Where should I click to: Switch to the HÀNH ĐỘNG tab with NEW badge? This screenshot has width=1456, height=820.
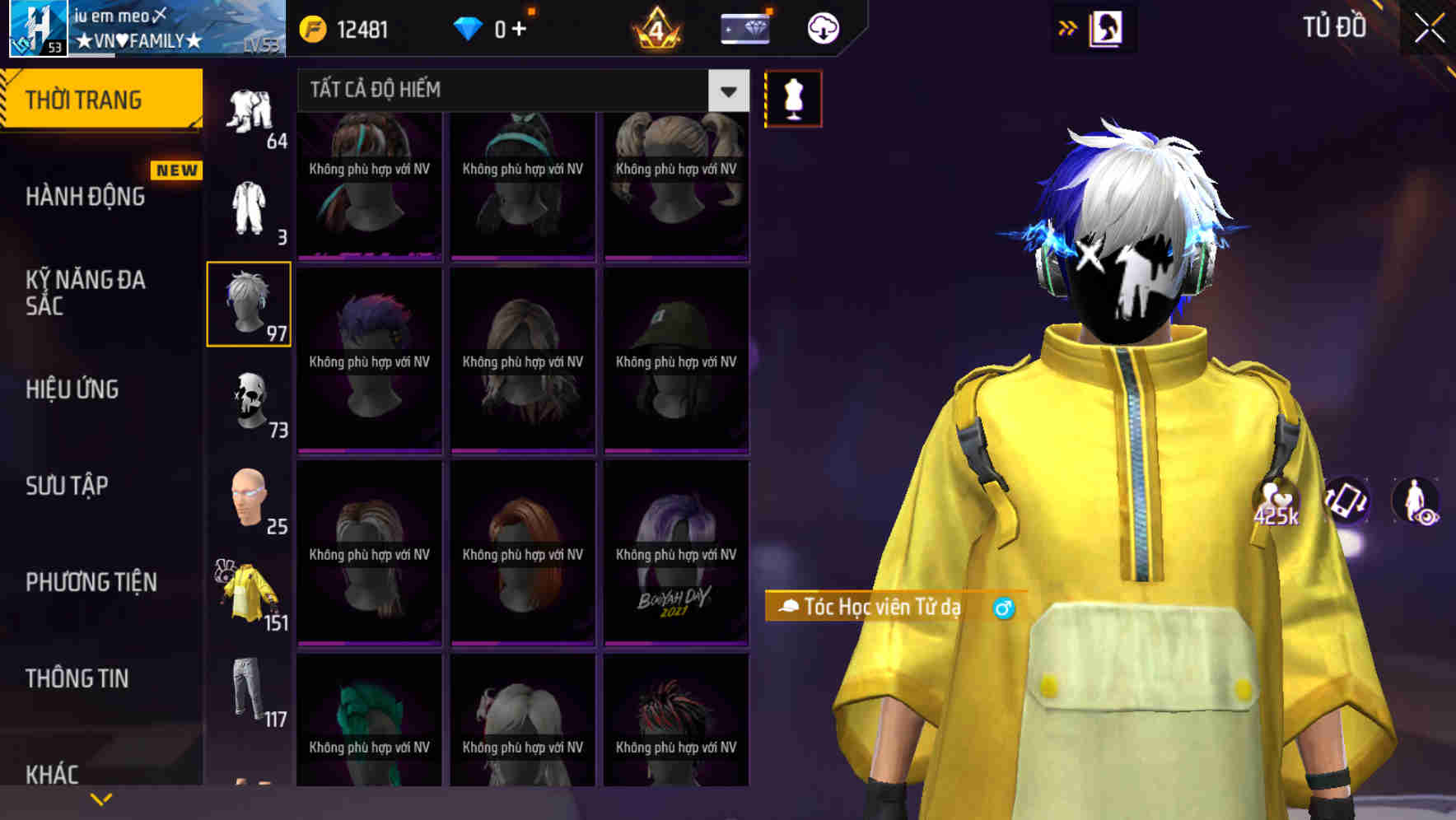[x=87, y=197]
